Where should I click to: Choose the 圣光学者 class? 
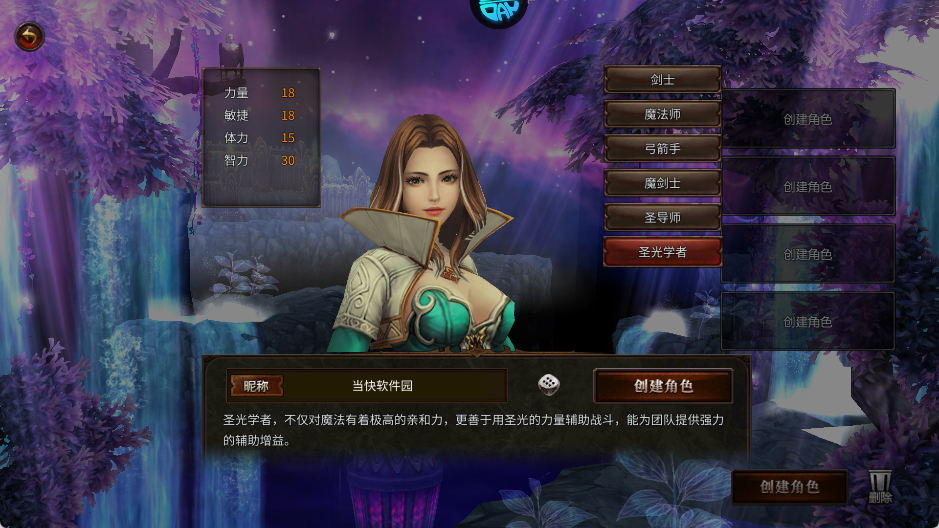pyautogui.click(x=662, y=252)
